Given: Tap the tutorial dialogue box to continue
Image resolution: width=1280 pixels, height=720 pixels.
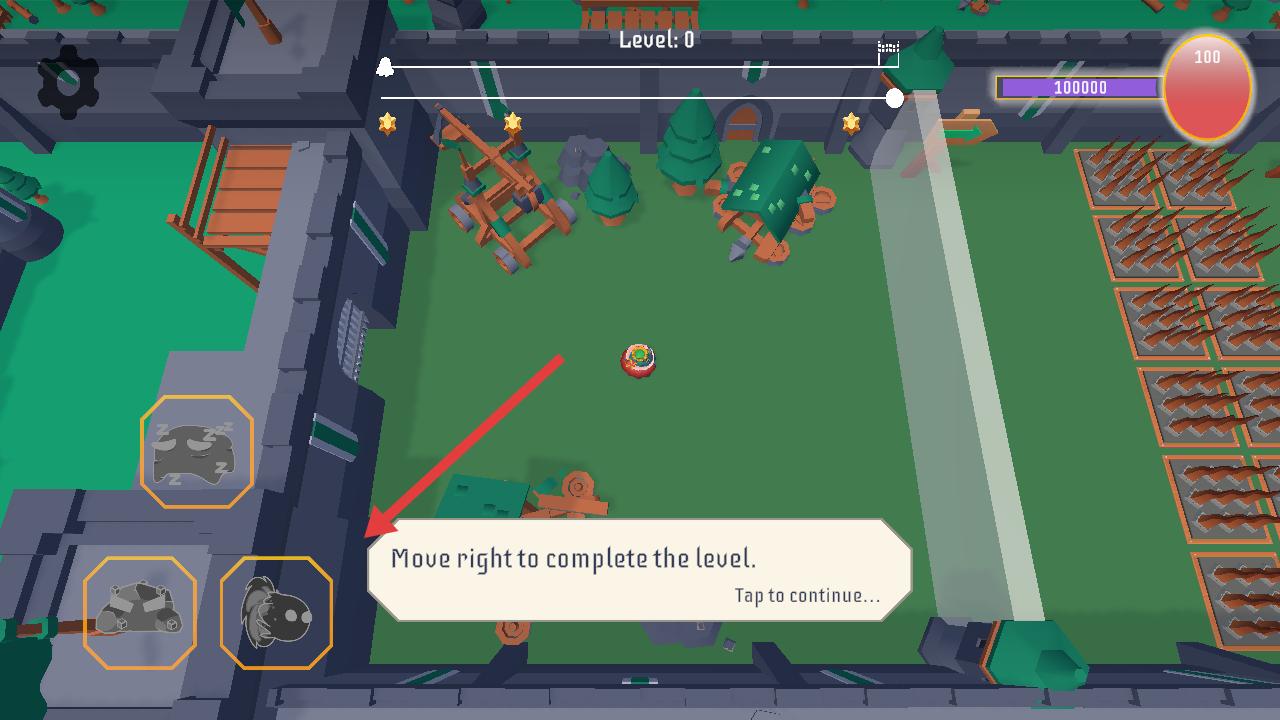Looking at the screenshot, I should point(640,571).
